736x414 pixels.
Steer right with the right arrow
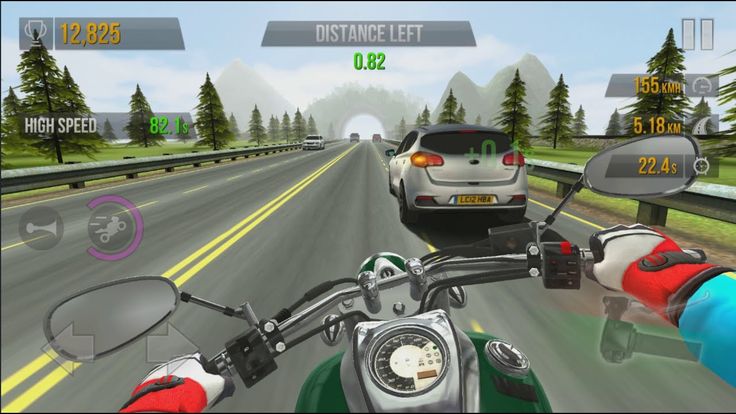coord(171,343)
